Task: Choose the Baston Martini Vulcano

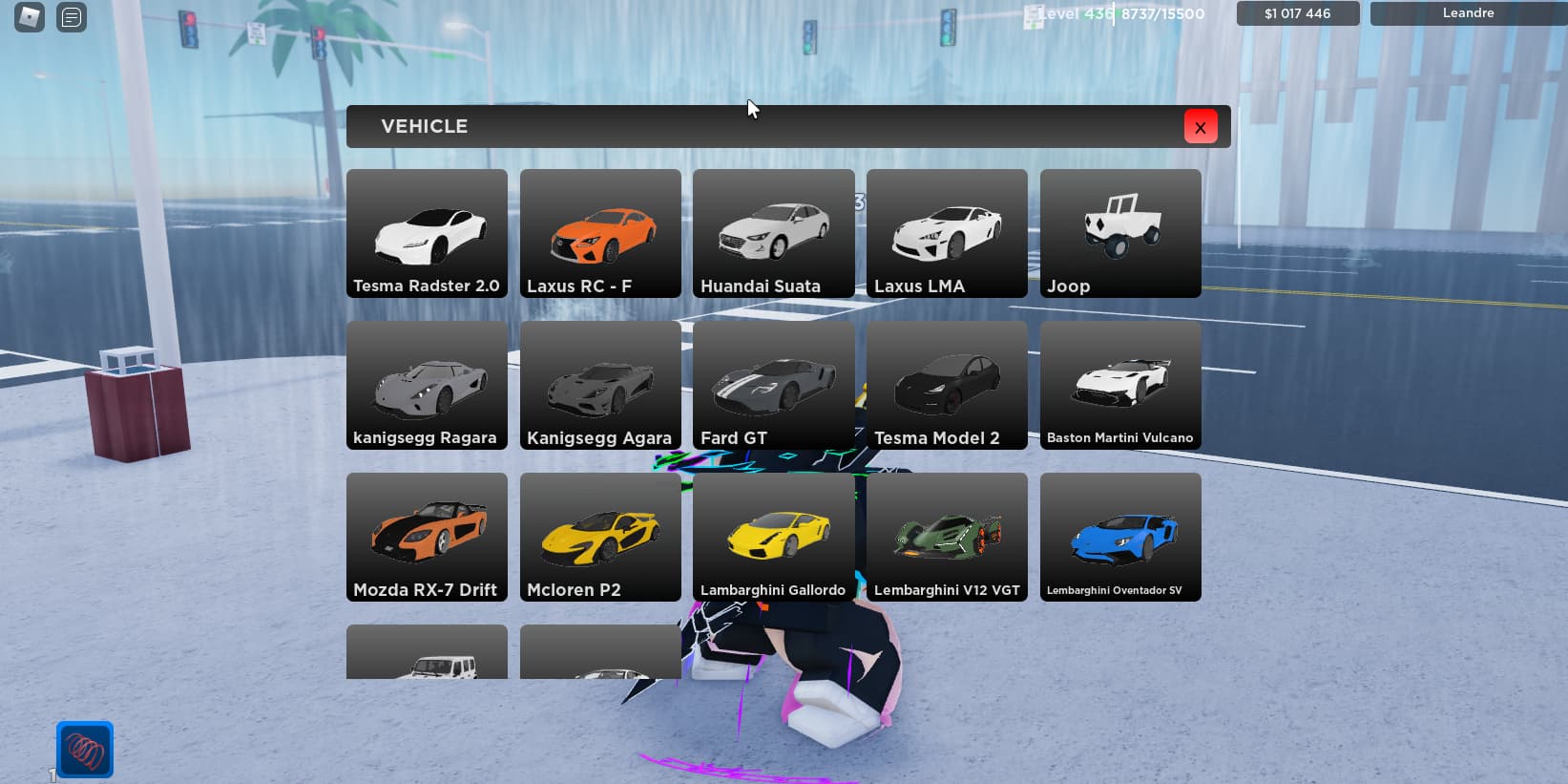Action: (1120, 384)
